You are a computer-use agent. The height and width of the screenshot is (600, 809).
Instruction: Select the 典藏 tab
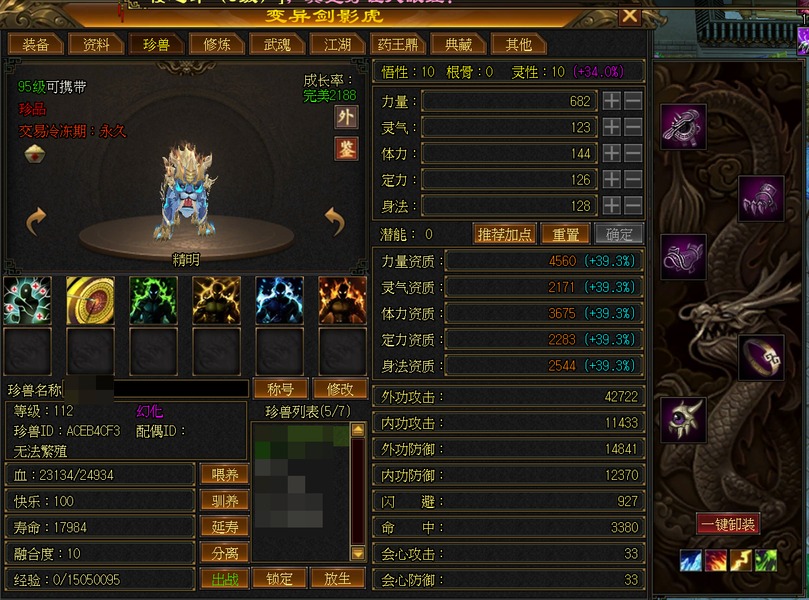click(459, 44)
